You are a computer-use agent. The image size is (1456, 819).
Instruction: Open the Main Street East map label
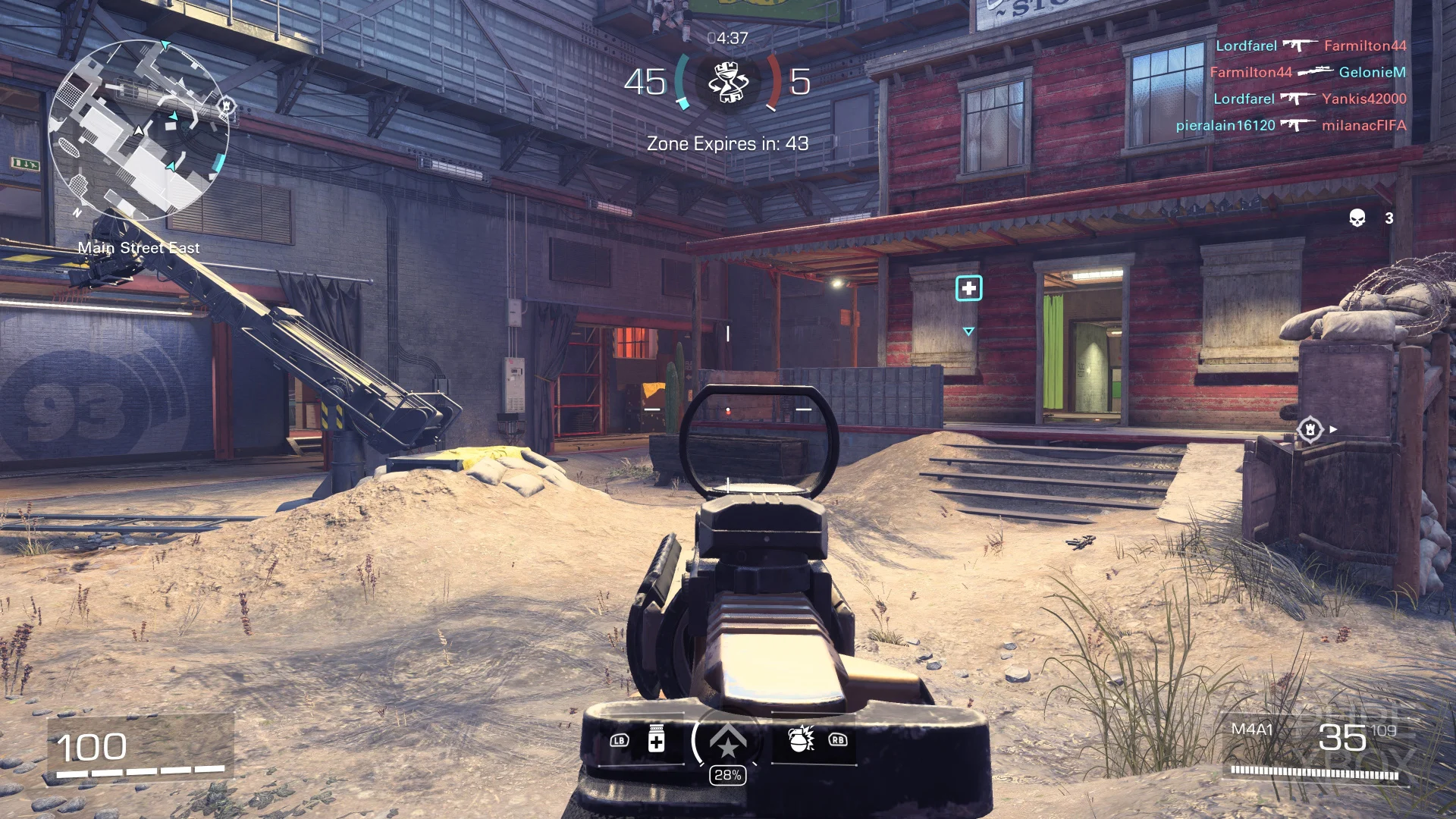[140, 247]
